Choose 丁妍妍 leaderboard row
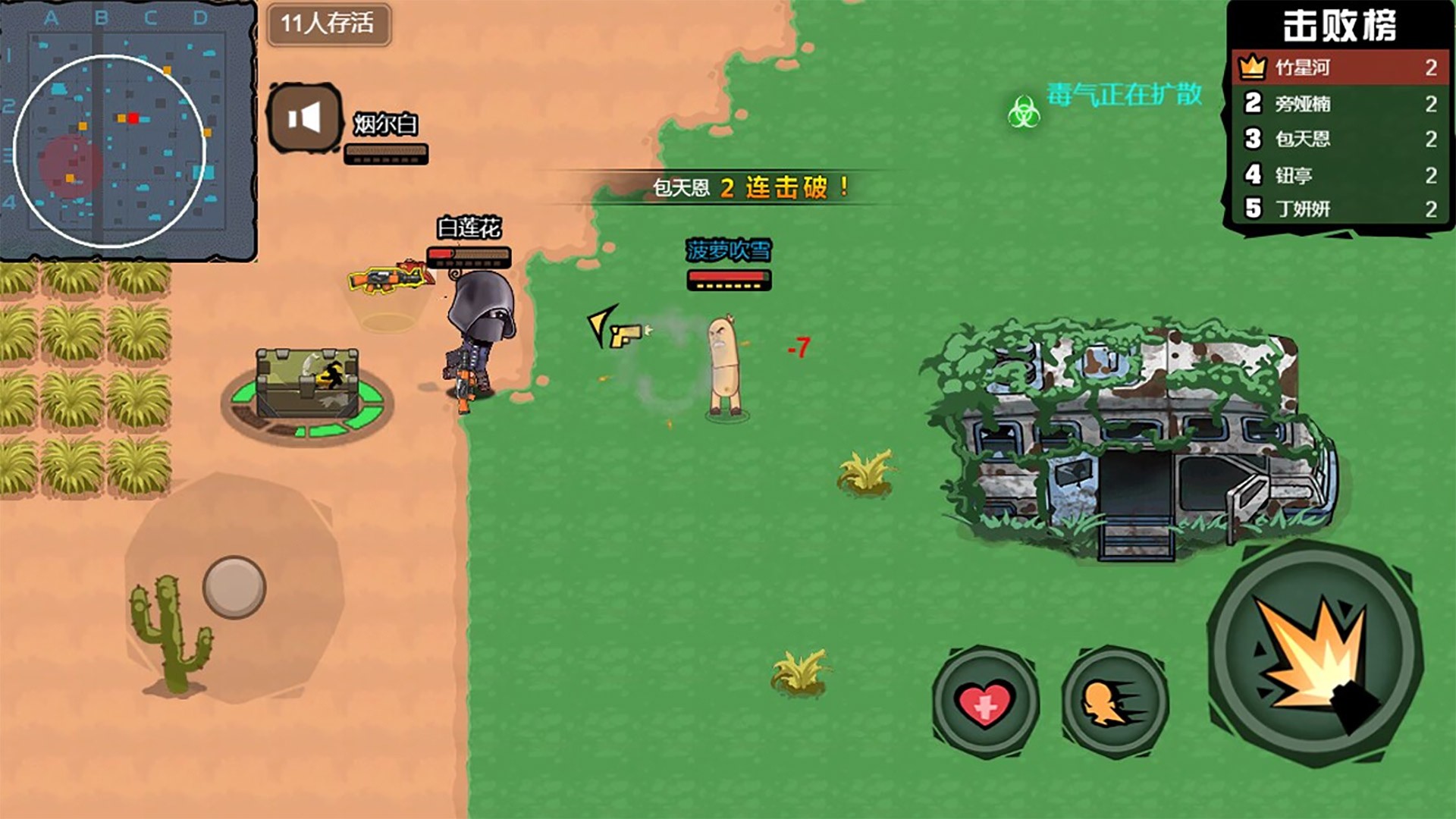Viewport: 1456px width, 819px height. click(x=1340, y=209)
